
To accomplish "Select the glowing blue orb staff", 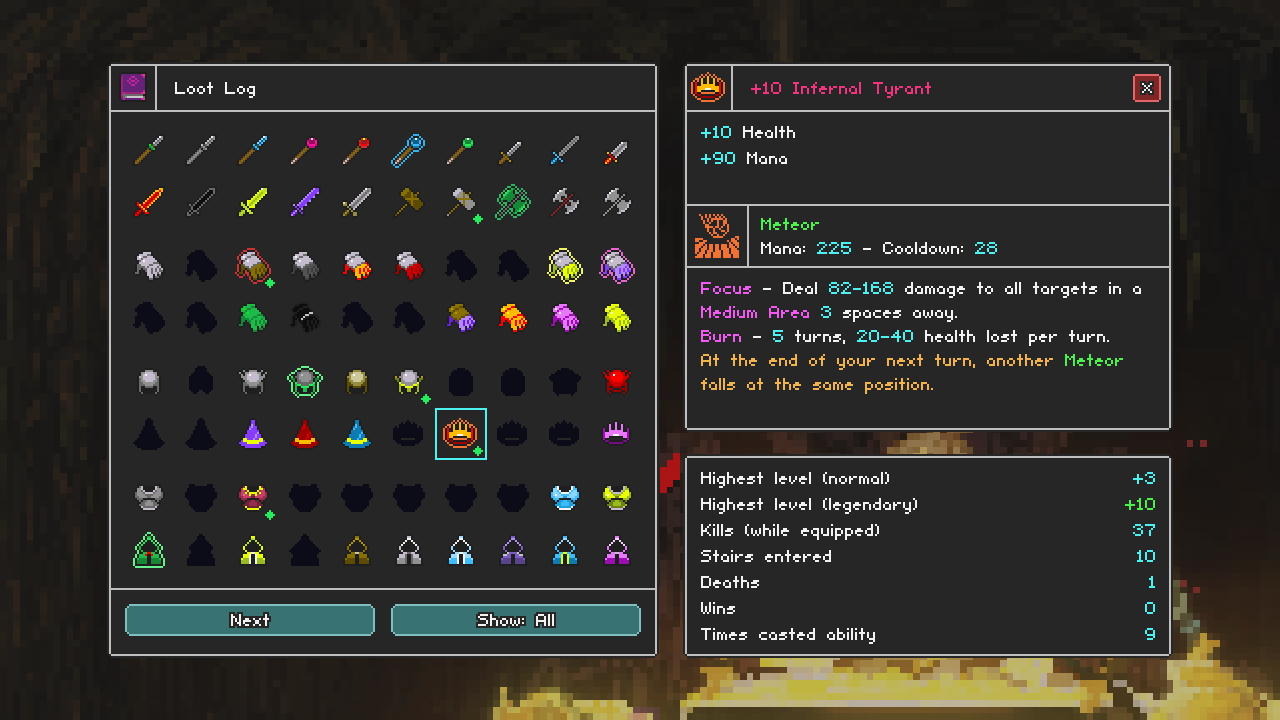I will (409, 151).
